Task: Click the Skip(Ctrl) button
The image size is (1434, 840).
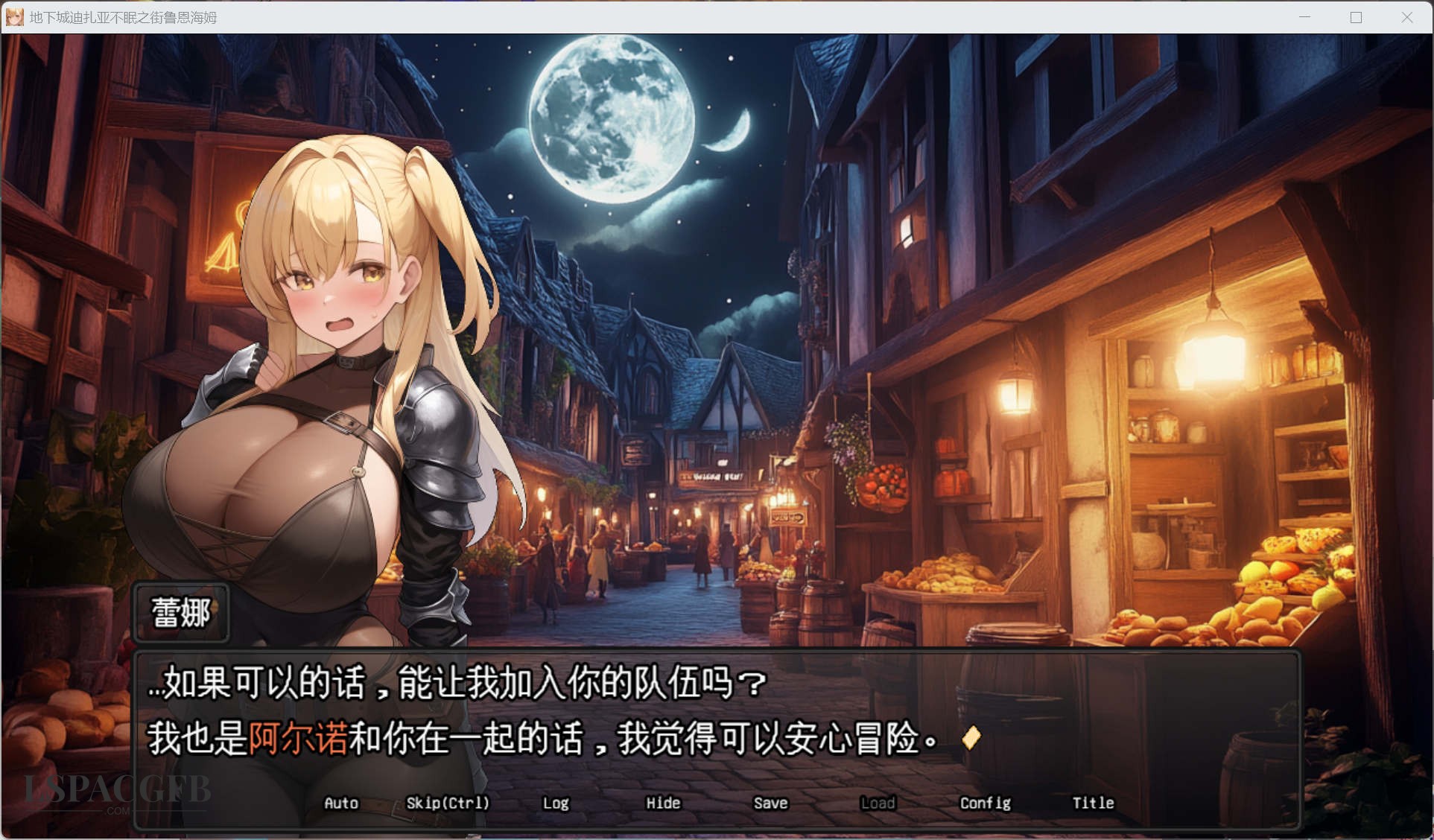Action: [448, 803]
